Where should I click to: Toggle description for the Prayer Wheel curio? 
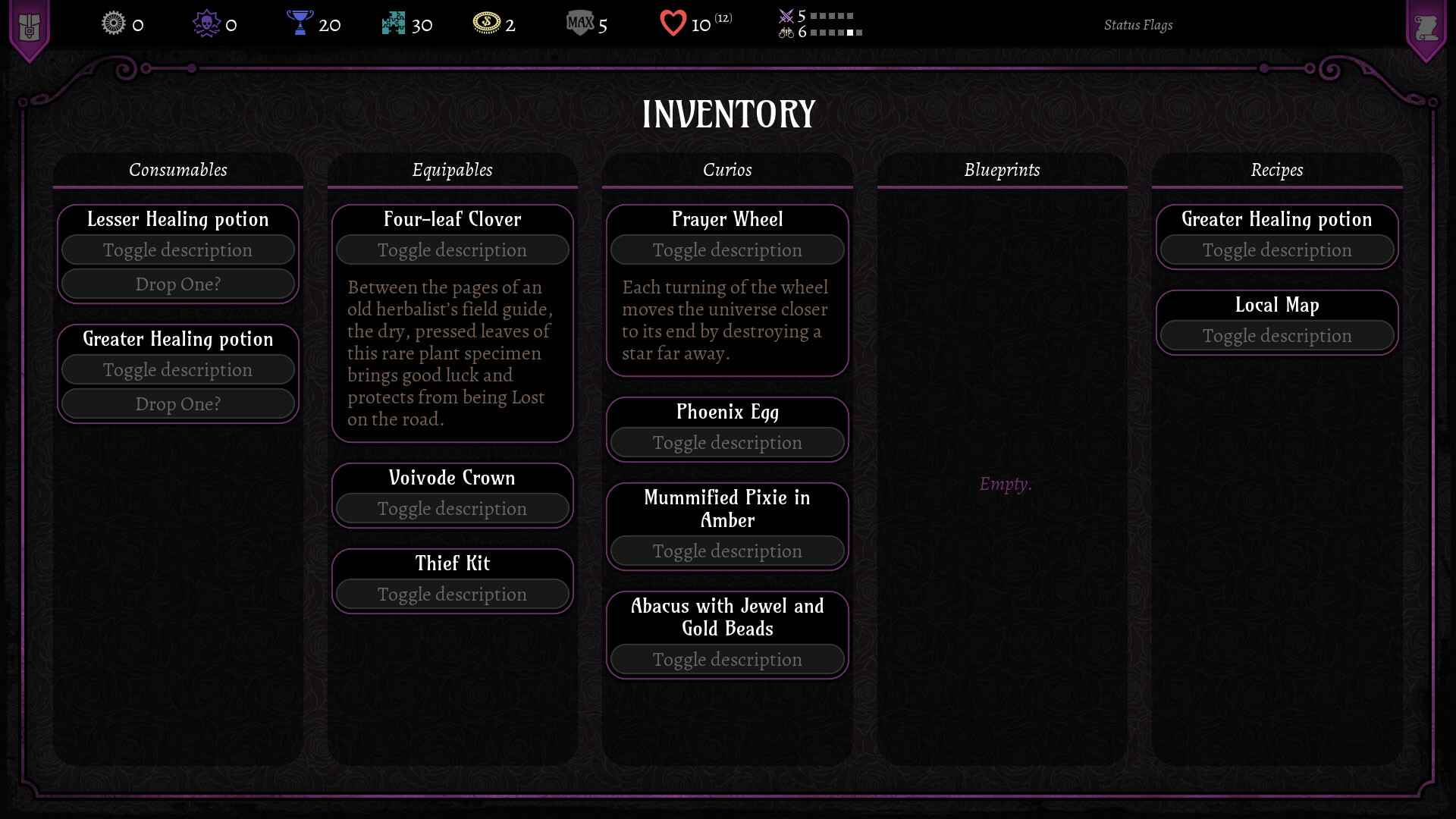point(726,249)
